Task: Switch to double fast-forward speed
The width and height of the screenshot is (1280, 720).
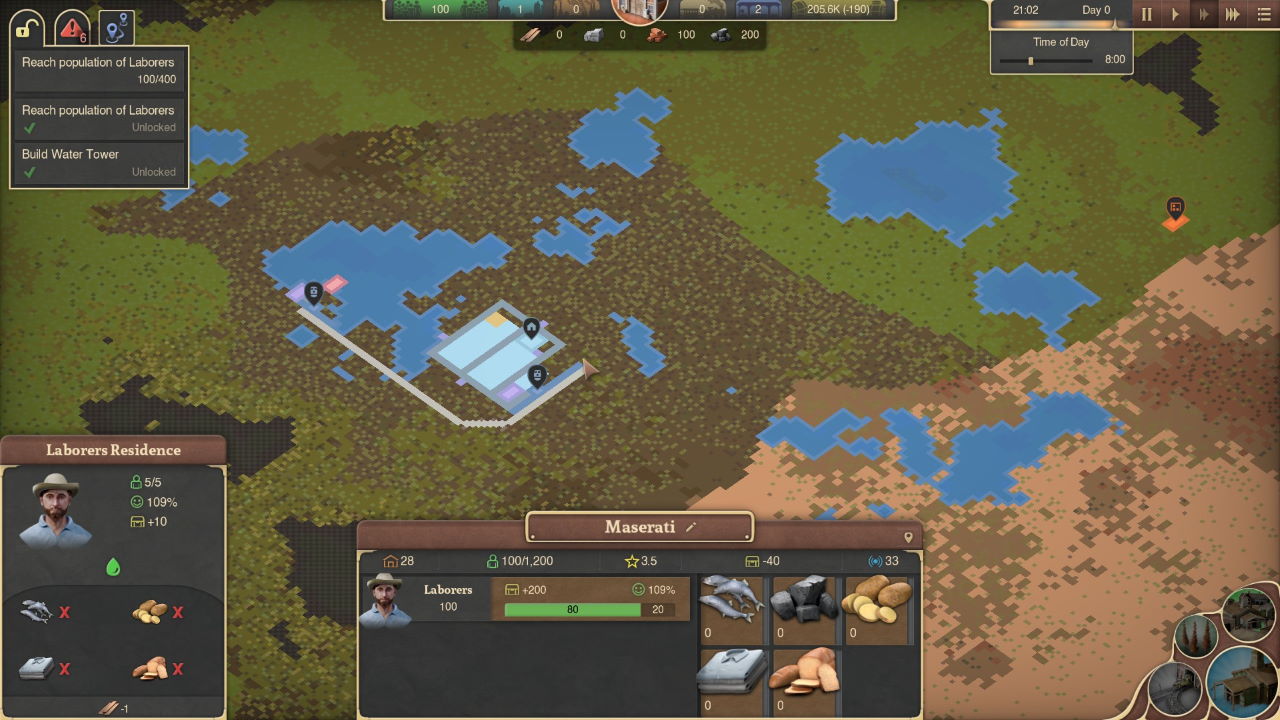Action: pos(1204,14)
